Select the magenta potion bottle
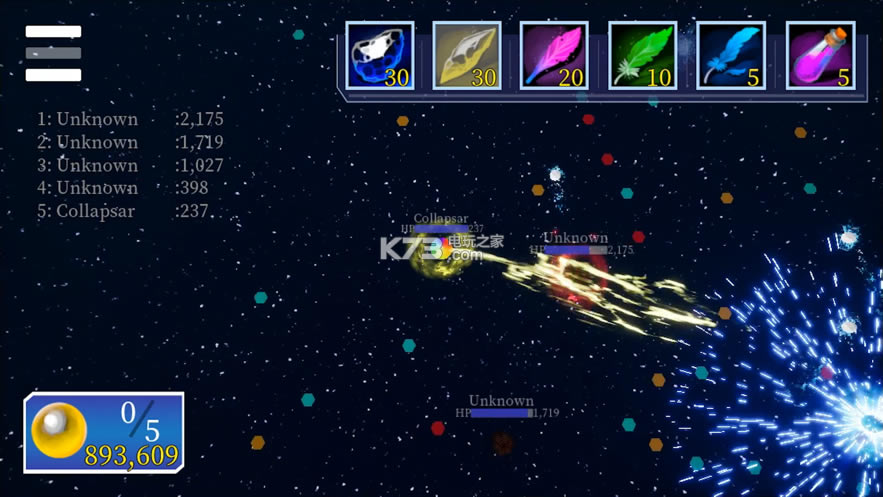 coord(820,56)
